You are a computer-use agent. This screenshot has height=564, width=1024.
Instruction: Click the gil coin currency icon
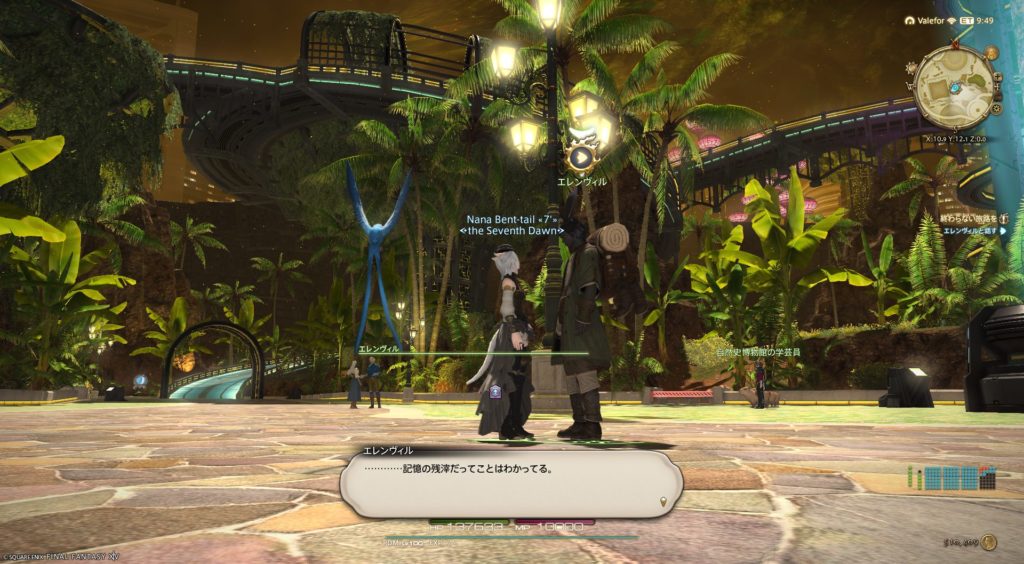988,542
